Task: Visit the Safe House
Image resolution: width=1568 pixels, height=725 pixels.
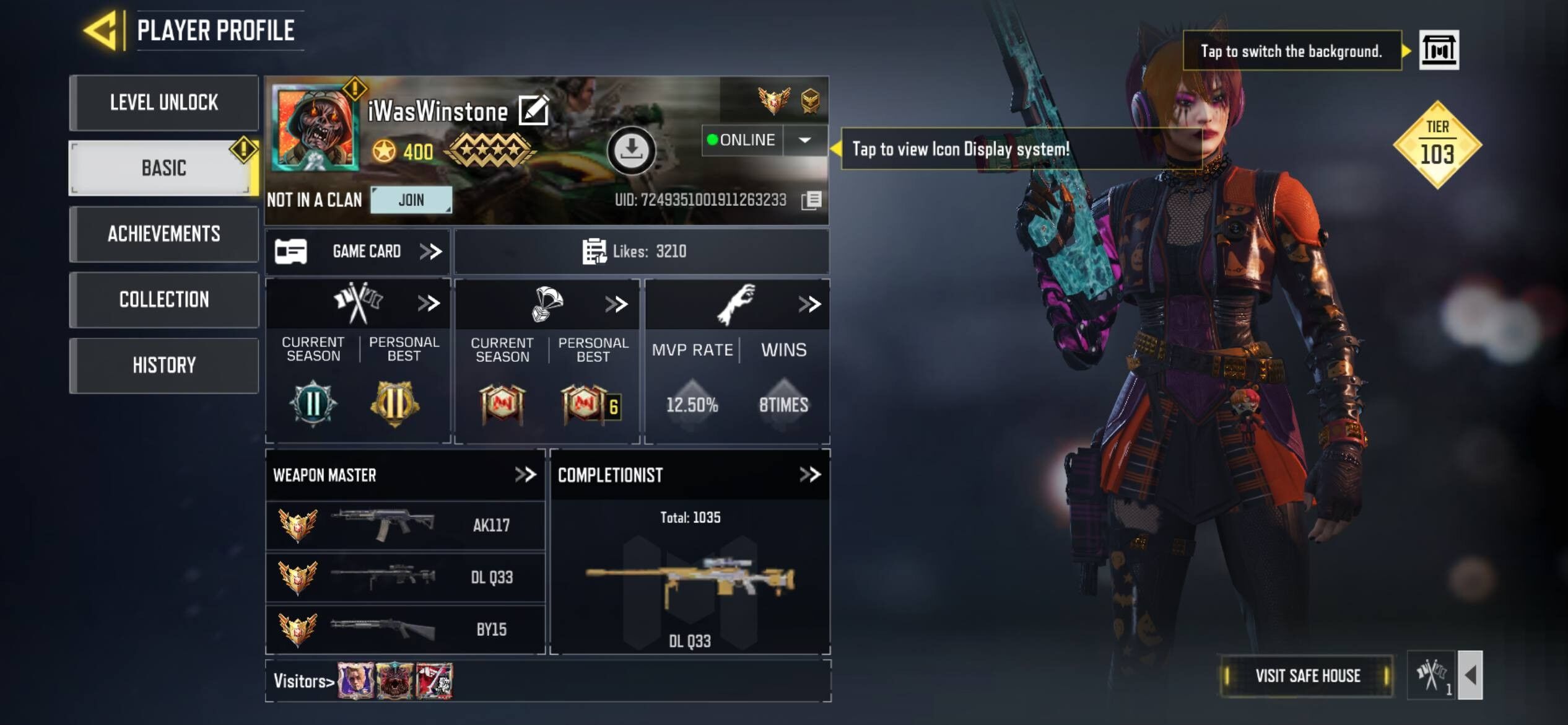Action: 1307,675
